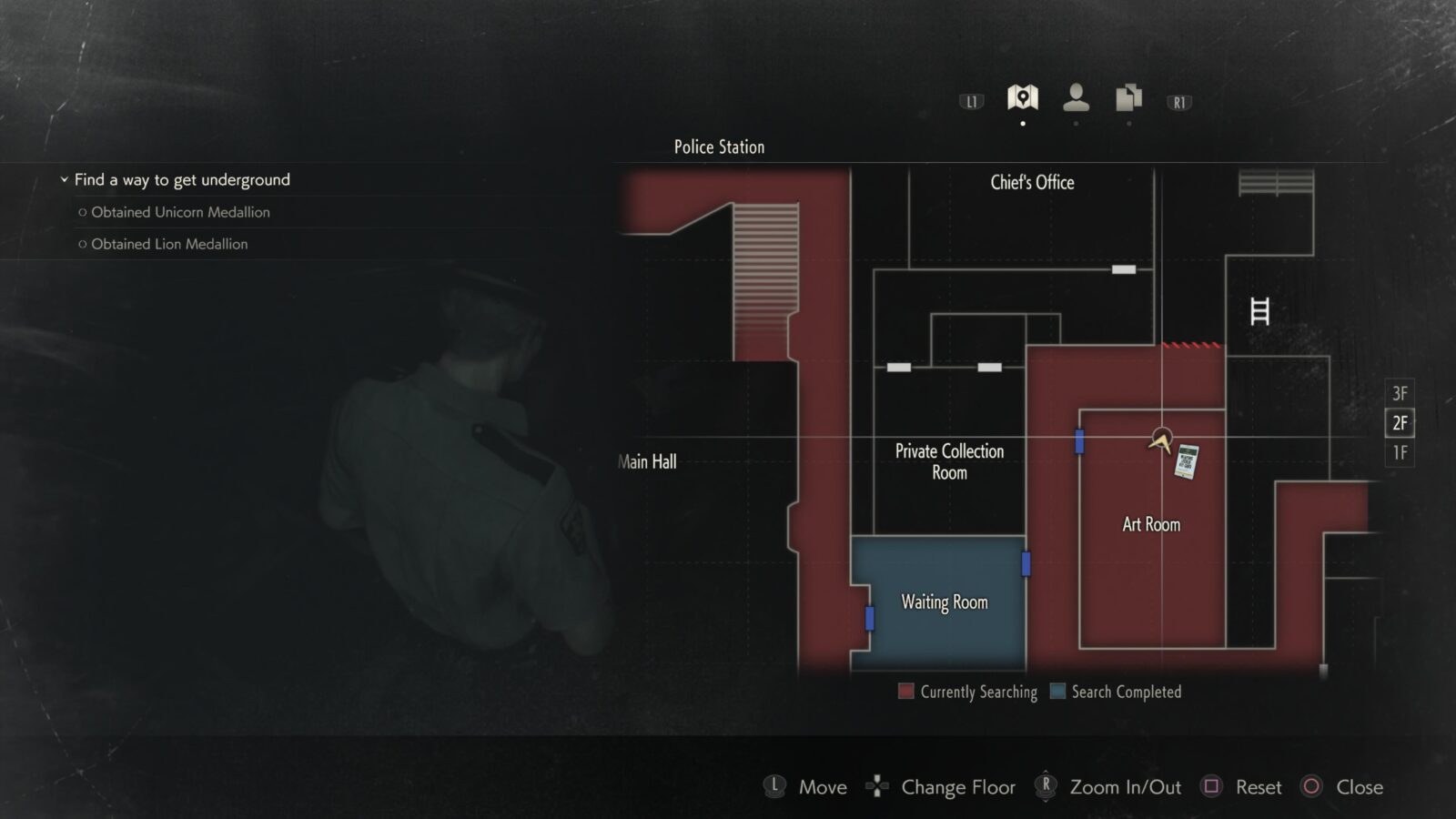Click the right stick Zoom In/Out icon
The image size is (1456, 819).
coord(1044,786)
